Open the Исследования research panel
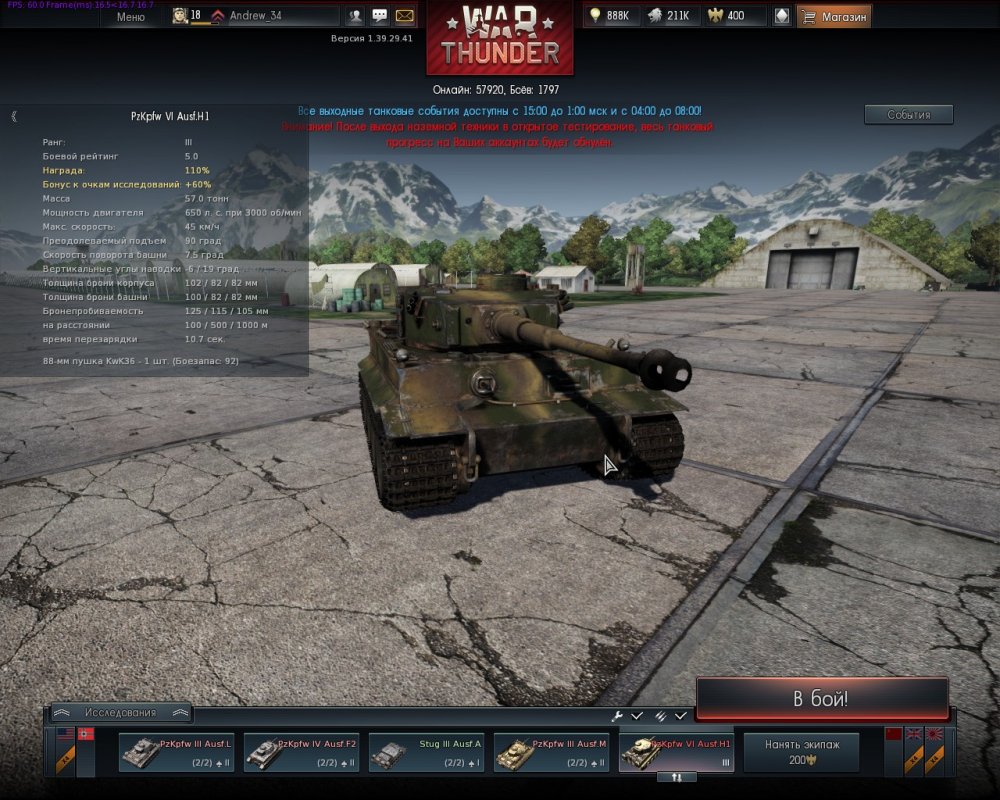Viewport: 1000px width, 800px height. (120, 713)
